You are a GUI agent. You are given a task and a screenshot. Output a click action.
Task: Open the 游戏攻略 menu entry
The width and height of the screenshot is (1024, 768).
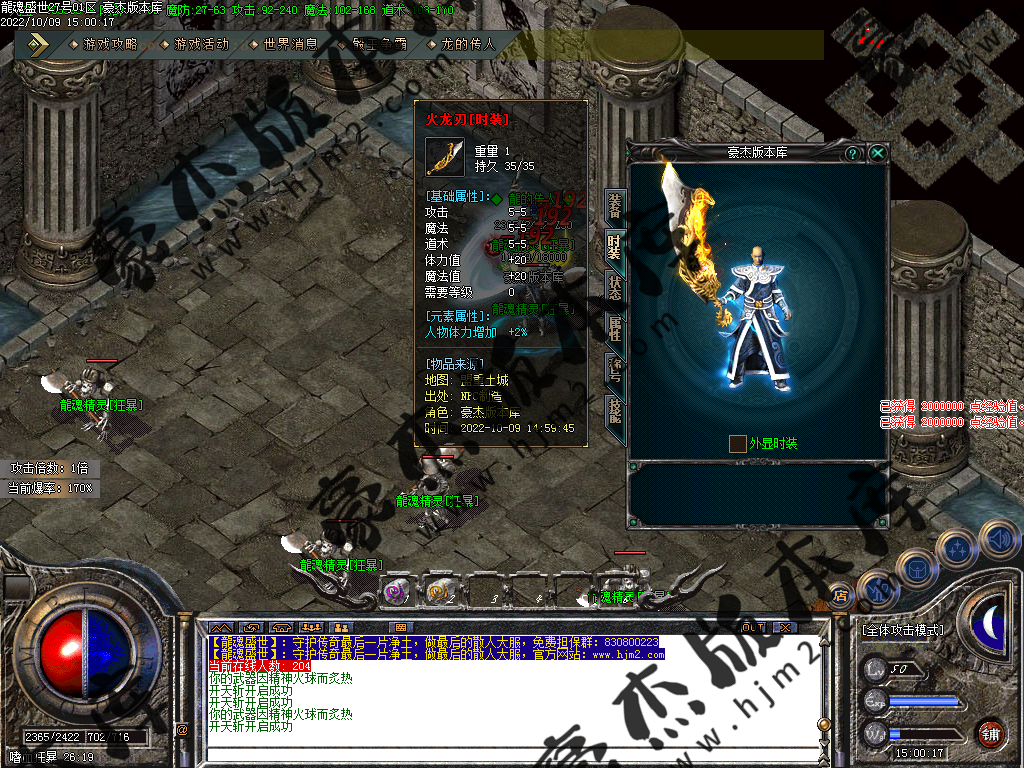point(110,44)
